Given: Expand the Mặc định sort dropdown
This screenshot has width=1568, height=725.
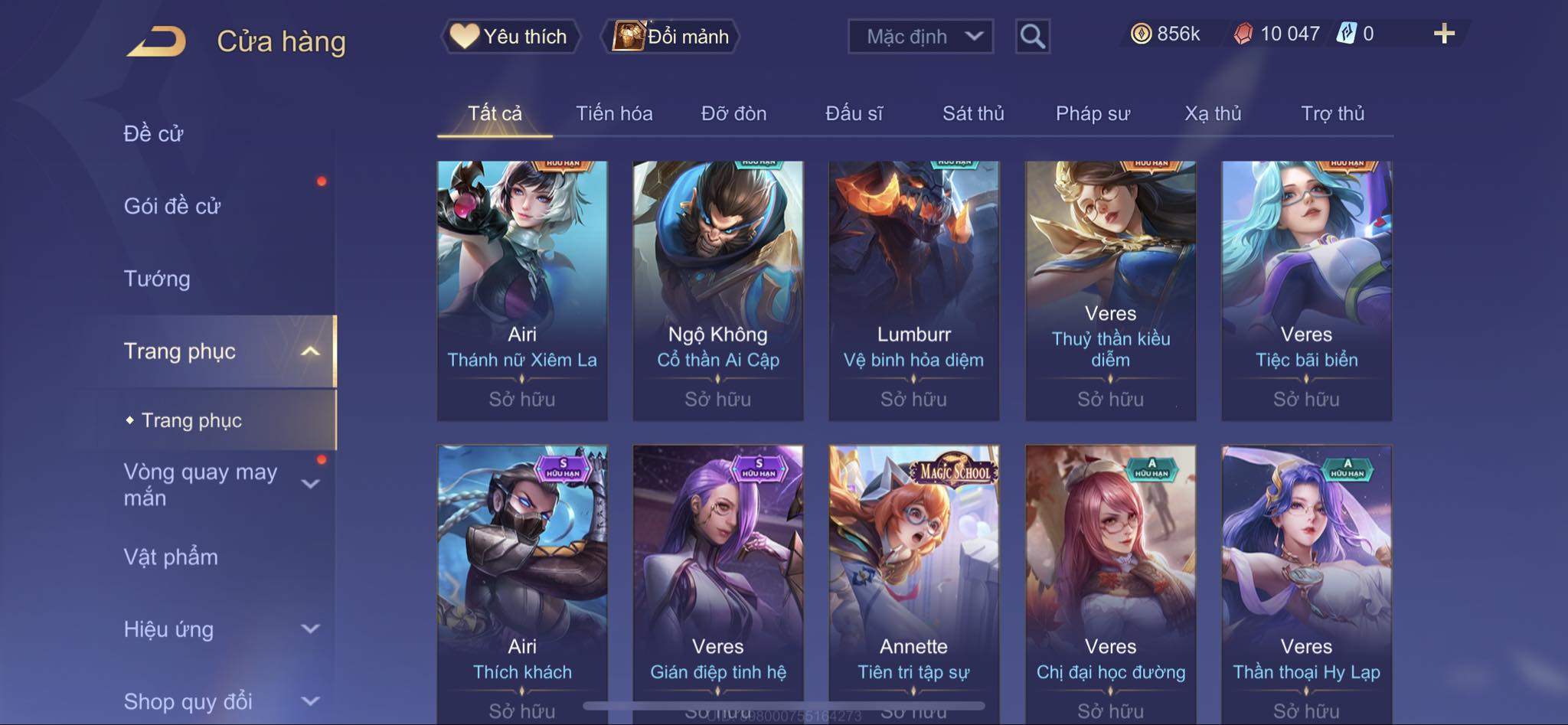Looking at the screenshot, I should tap(920, 37).
